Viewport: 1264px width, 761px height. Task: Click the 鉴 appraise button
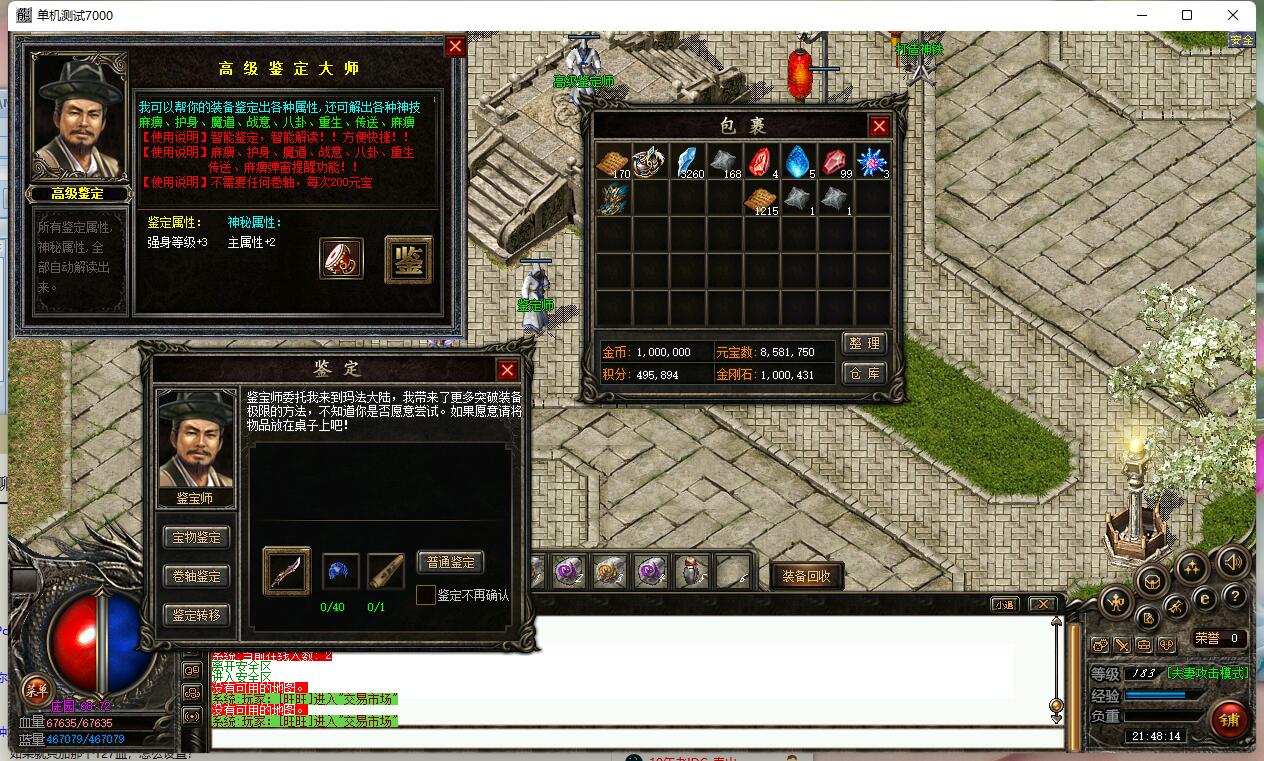coord(408,260)
